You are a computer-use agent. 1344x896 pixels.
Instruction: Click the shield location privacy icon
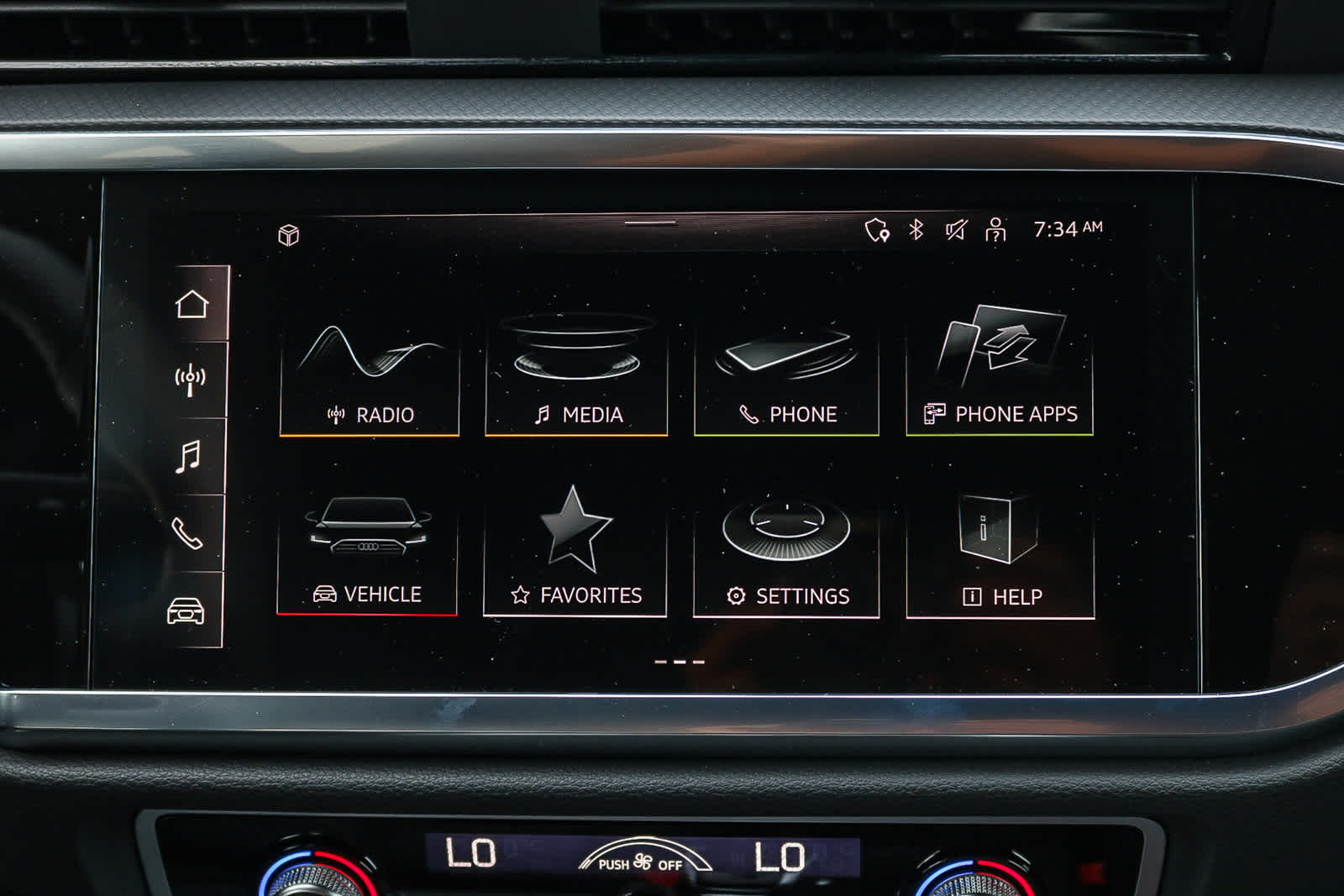coord(877,230)
